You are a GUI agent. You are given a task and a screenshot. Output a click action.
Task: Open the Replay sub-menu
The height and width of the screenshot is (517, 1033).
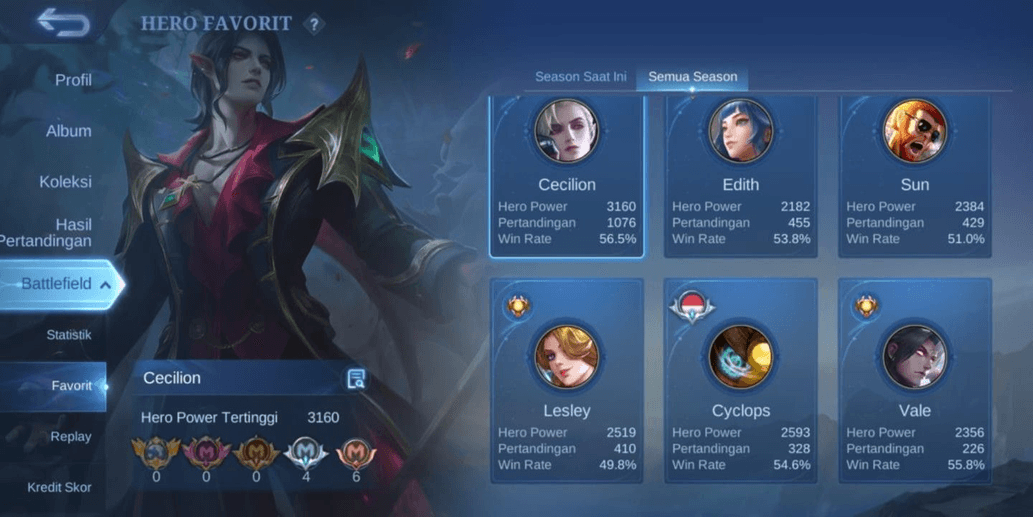point(71,437)
